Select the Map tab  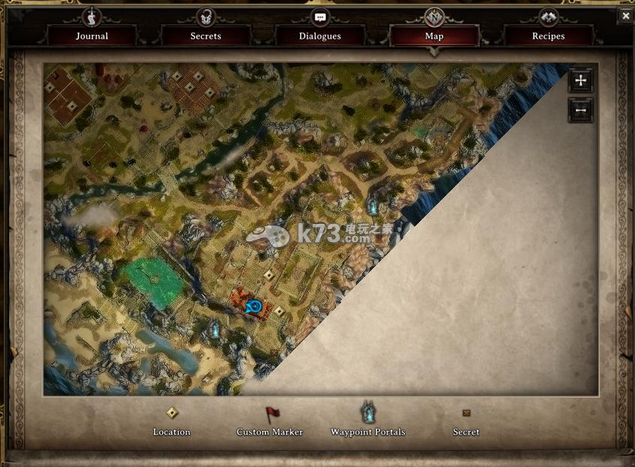click(434, 36)
